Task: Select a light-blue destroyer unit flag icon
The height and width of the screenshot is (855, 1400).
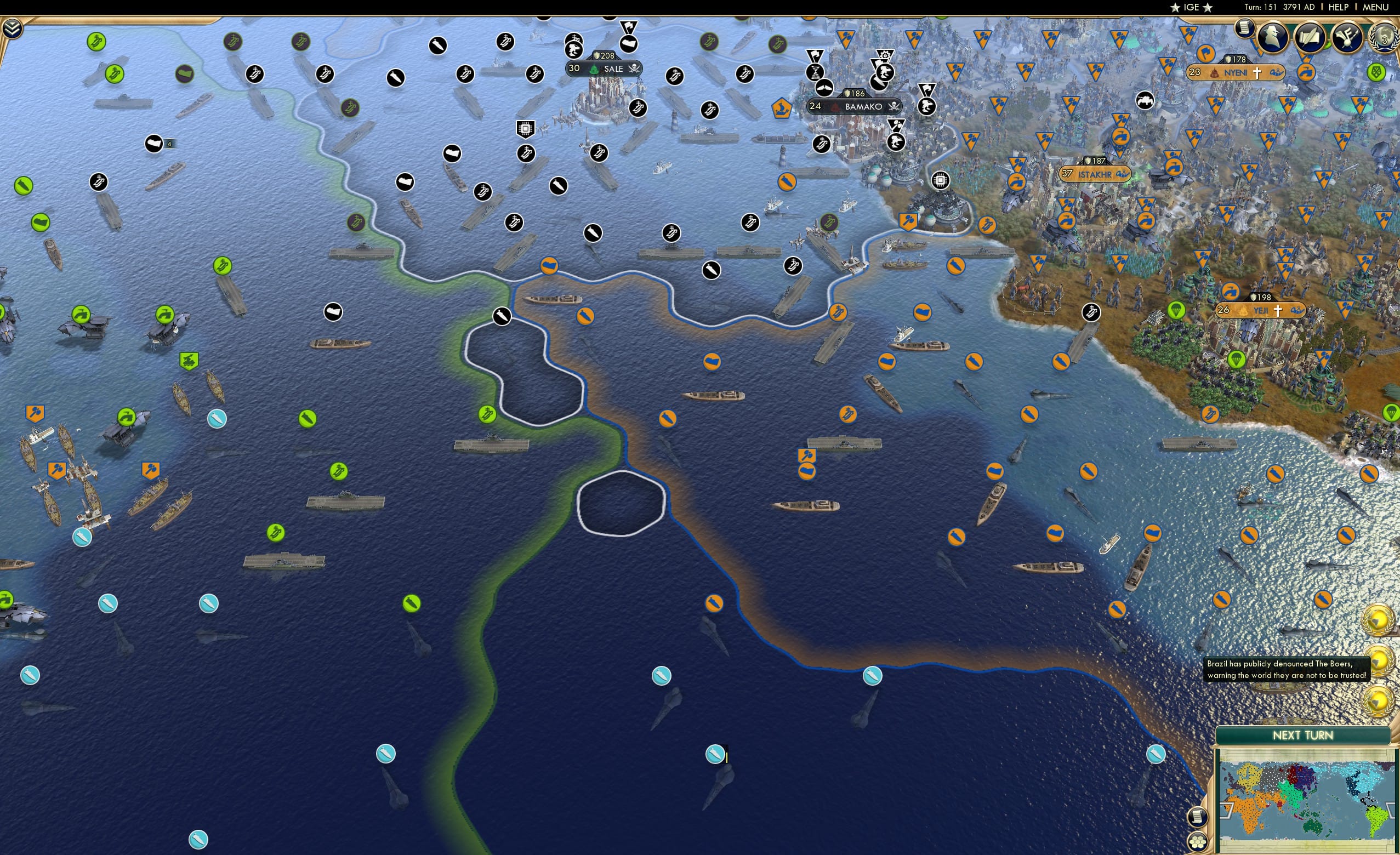Action: click(x=218, y=419)
